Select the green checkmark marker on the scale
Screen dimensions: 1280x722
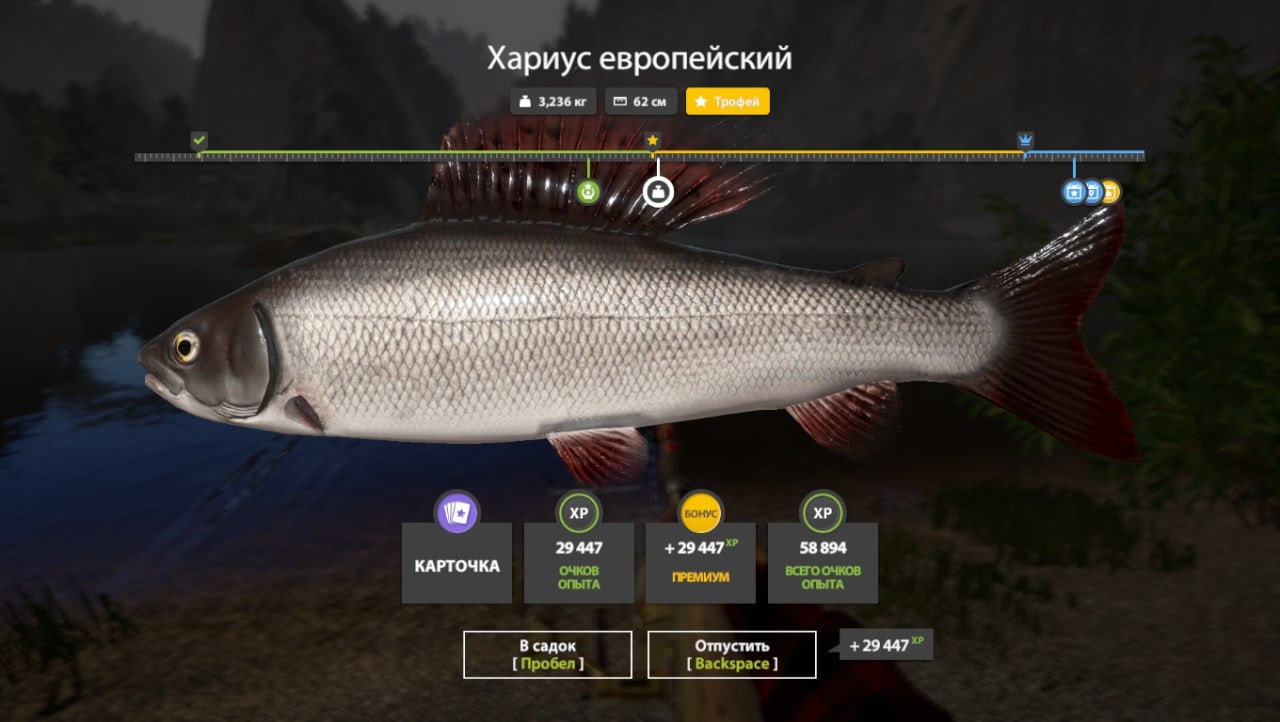tap(197, 140)
